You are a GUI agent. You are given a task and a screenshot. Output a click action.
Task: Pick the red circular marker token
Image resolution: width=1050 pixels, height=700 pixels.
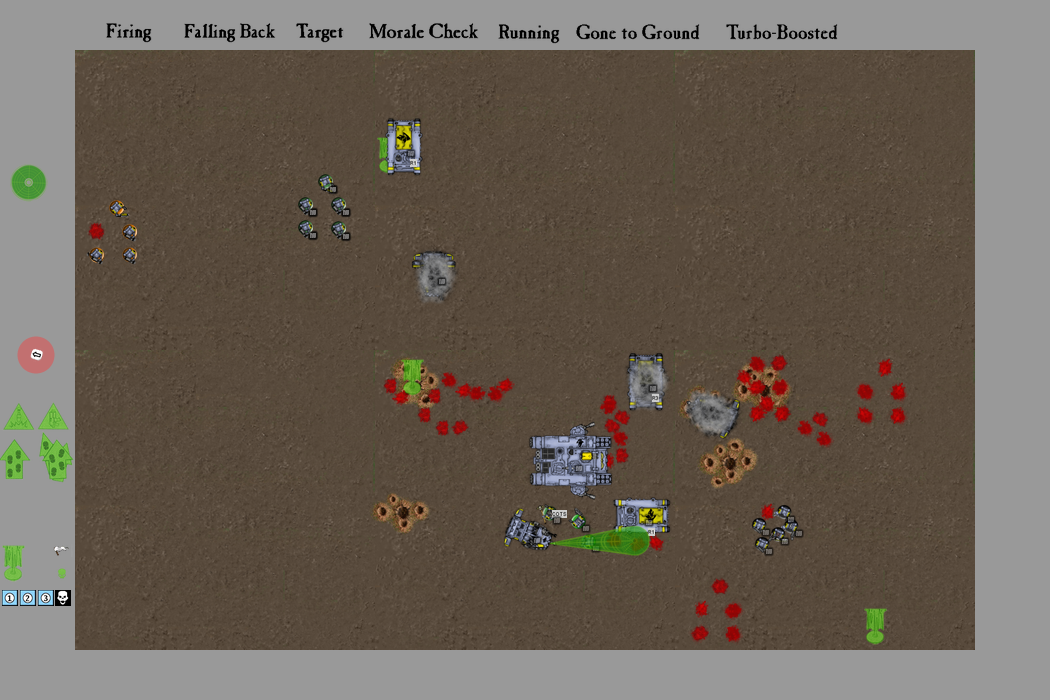(x=36, y=355)
